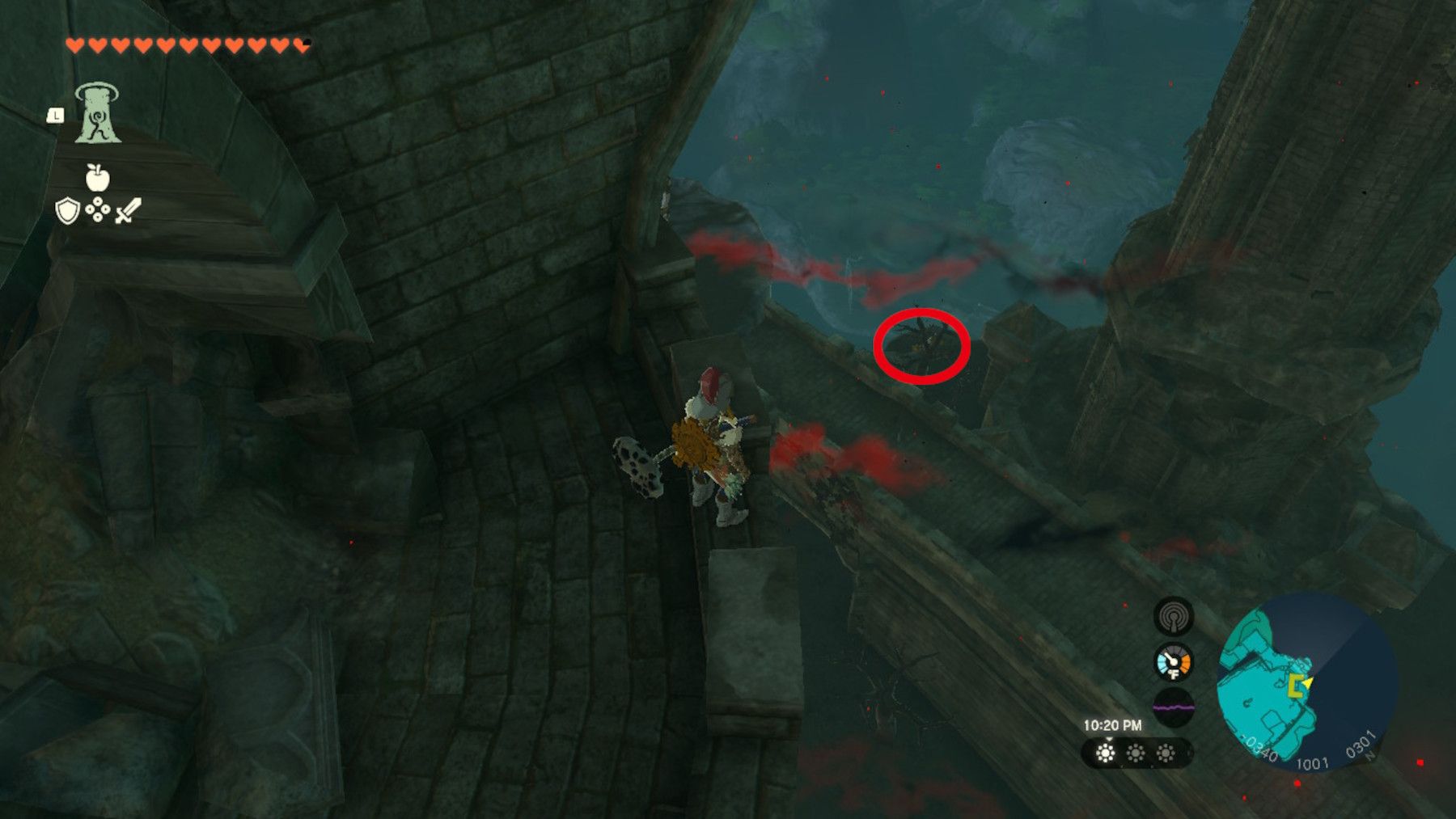Screen dimensions: 1456x819
Task: Select the shield quick-slot icon
Action: [67, 210]
